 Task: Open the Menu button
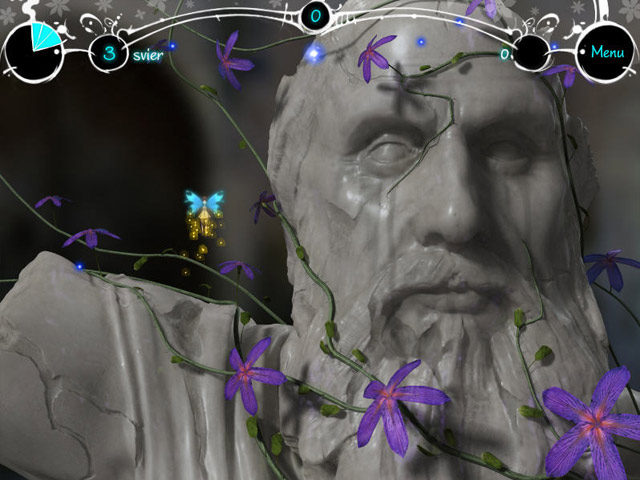tap(606, 52)
